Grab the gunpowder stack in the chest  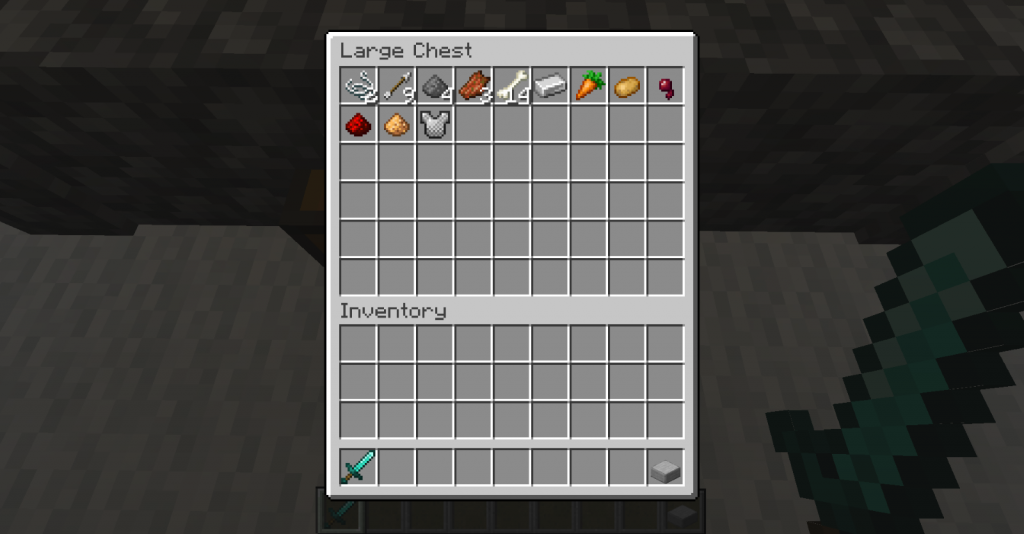435,86
